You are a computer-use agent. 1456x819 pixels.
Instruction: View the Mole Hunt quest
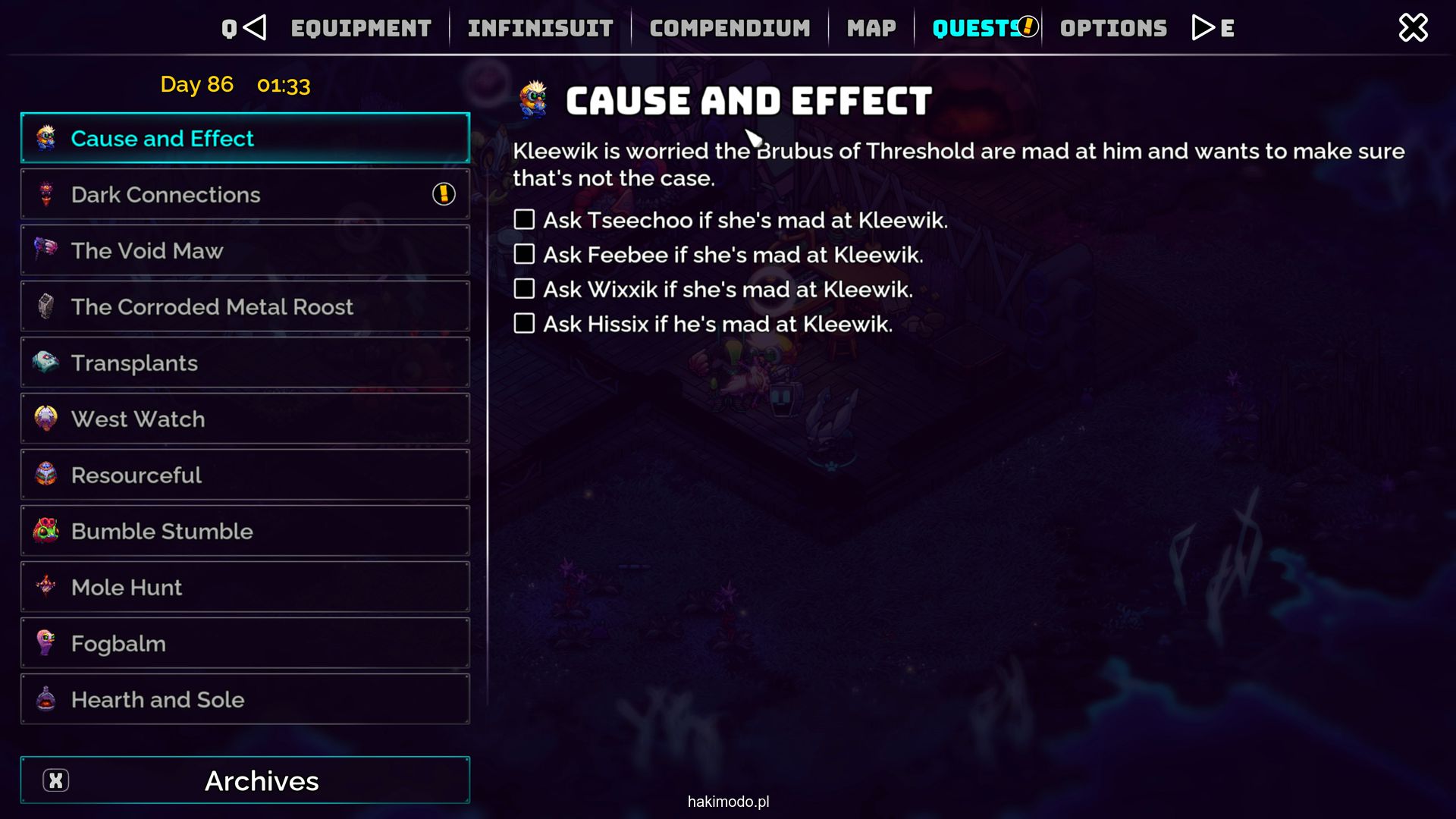pyautogui.click(x=245, y=587)
